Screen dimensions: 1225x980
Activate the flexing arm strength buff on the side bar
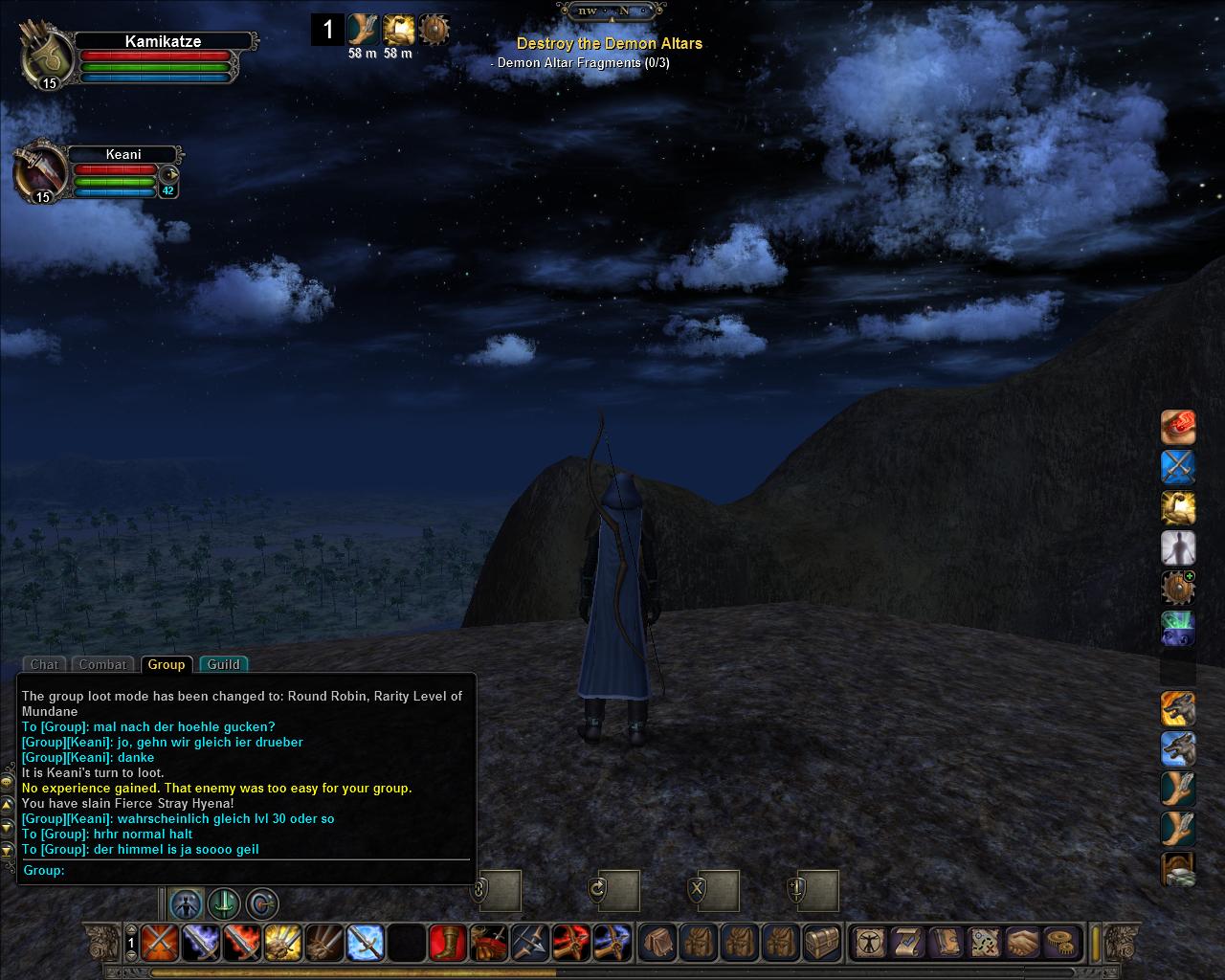click(x=1178, y=507)
